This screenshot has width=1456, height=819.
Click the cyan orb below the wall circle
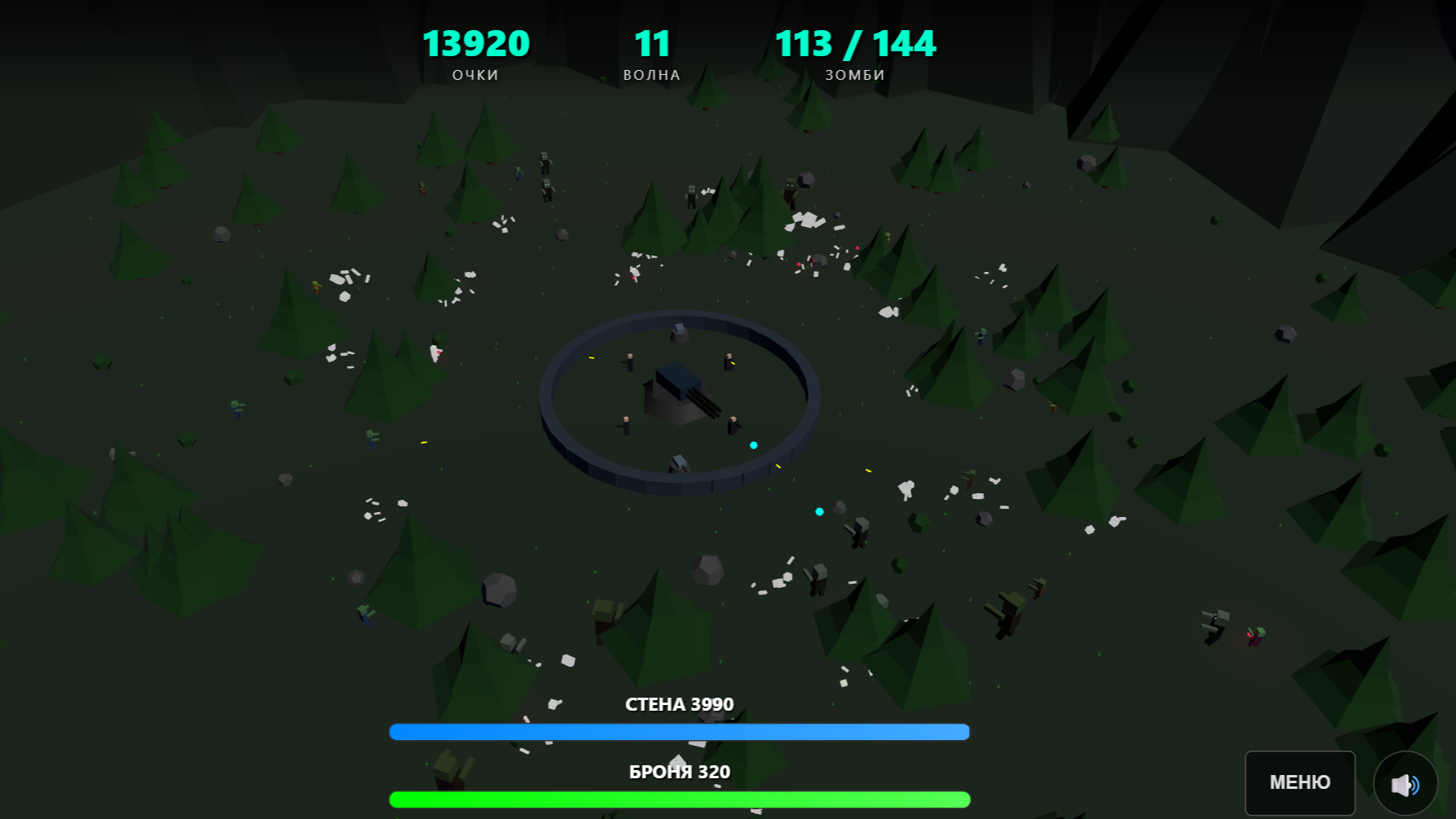point(819,511)
